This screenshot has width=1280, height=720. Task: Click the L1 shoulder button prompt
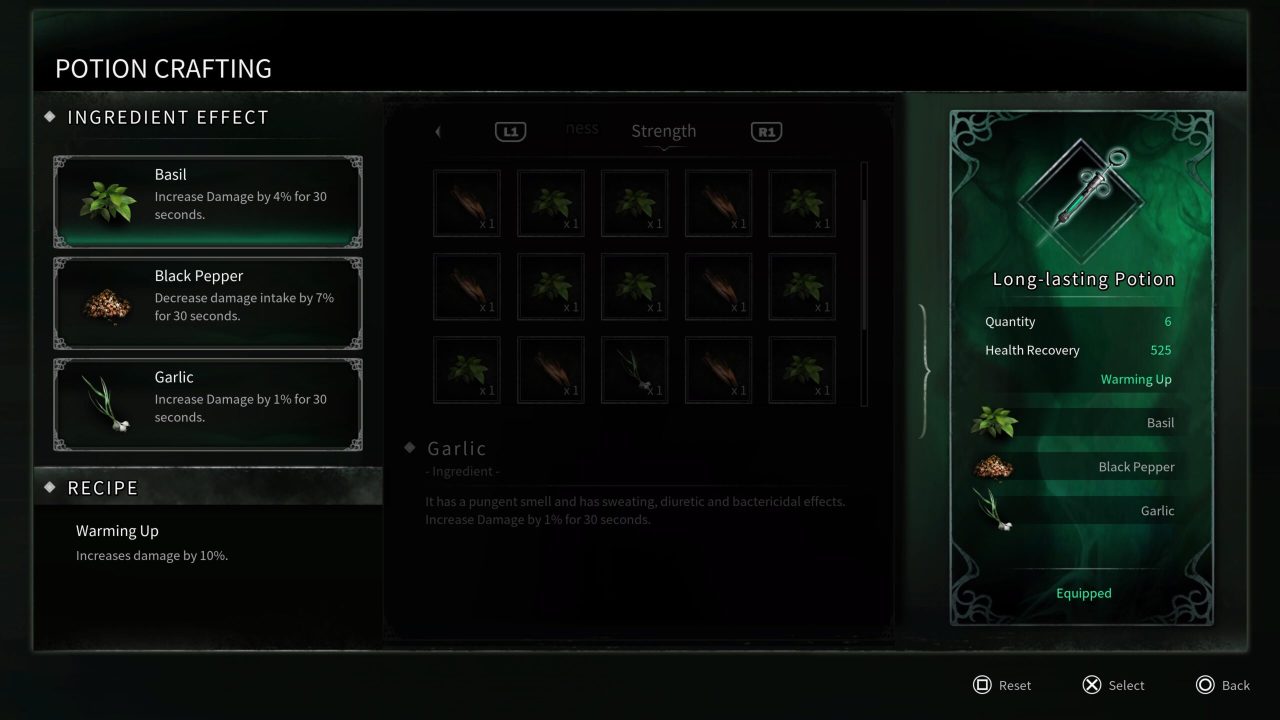click(510, 131)
